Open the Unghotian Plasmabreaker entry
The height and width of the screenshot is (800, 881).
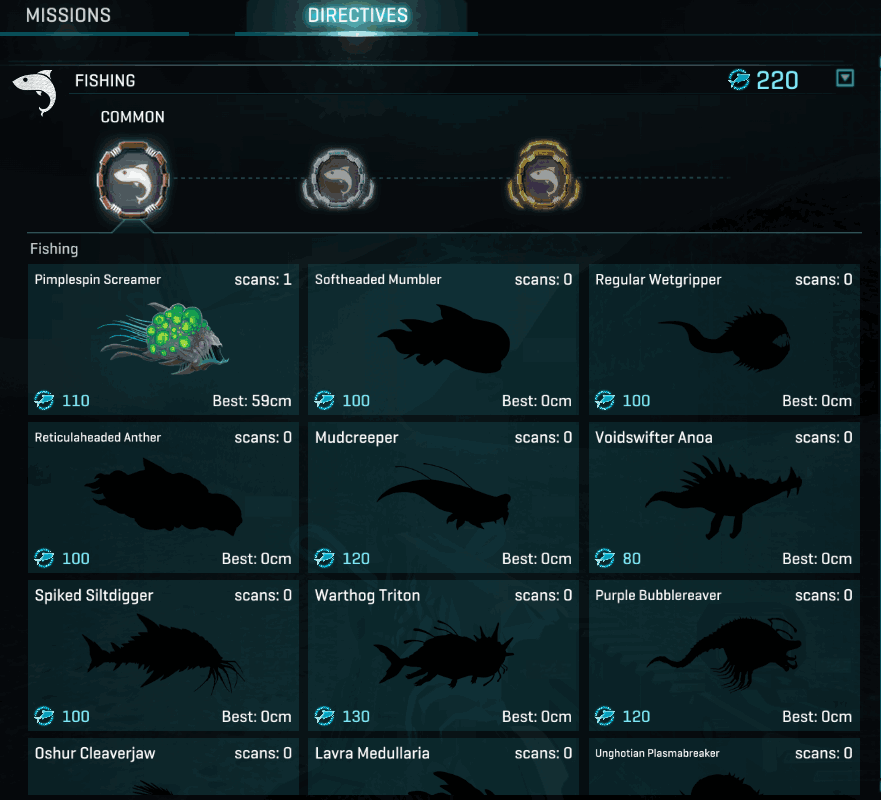723,768
